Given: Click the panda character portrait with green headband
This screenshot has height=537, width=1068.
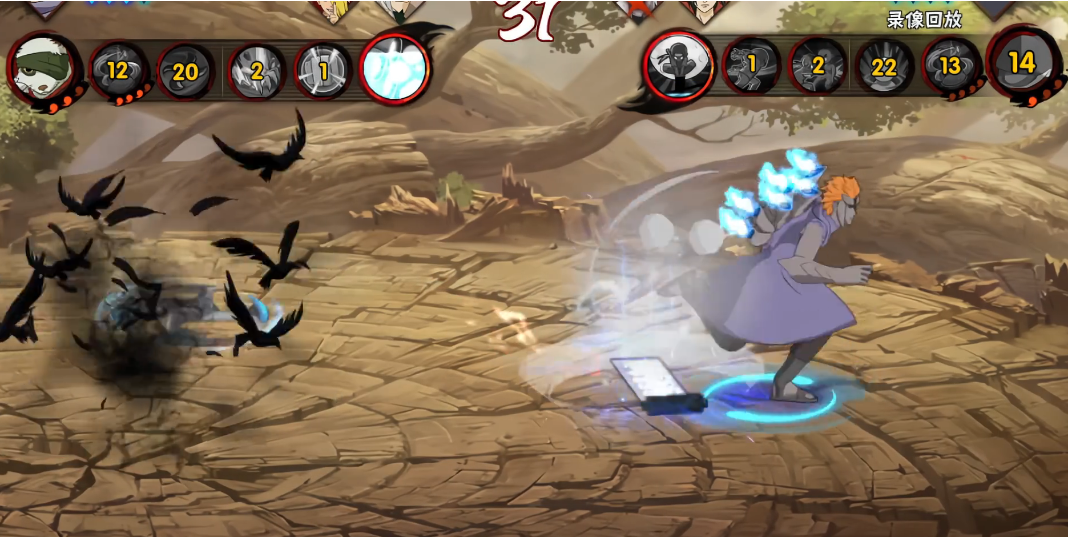Looking at the screenshot, I should coord(43,68).
